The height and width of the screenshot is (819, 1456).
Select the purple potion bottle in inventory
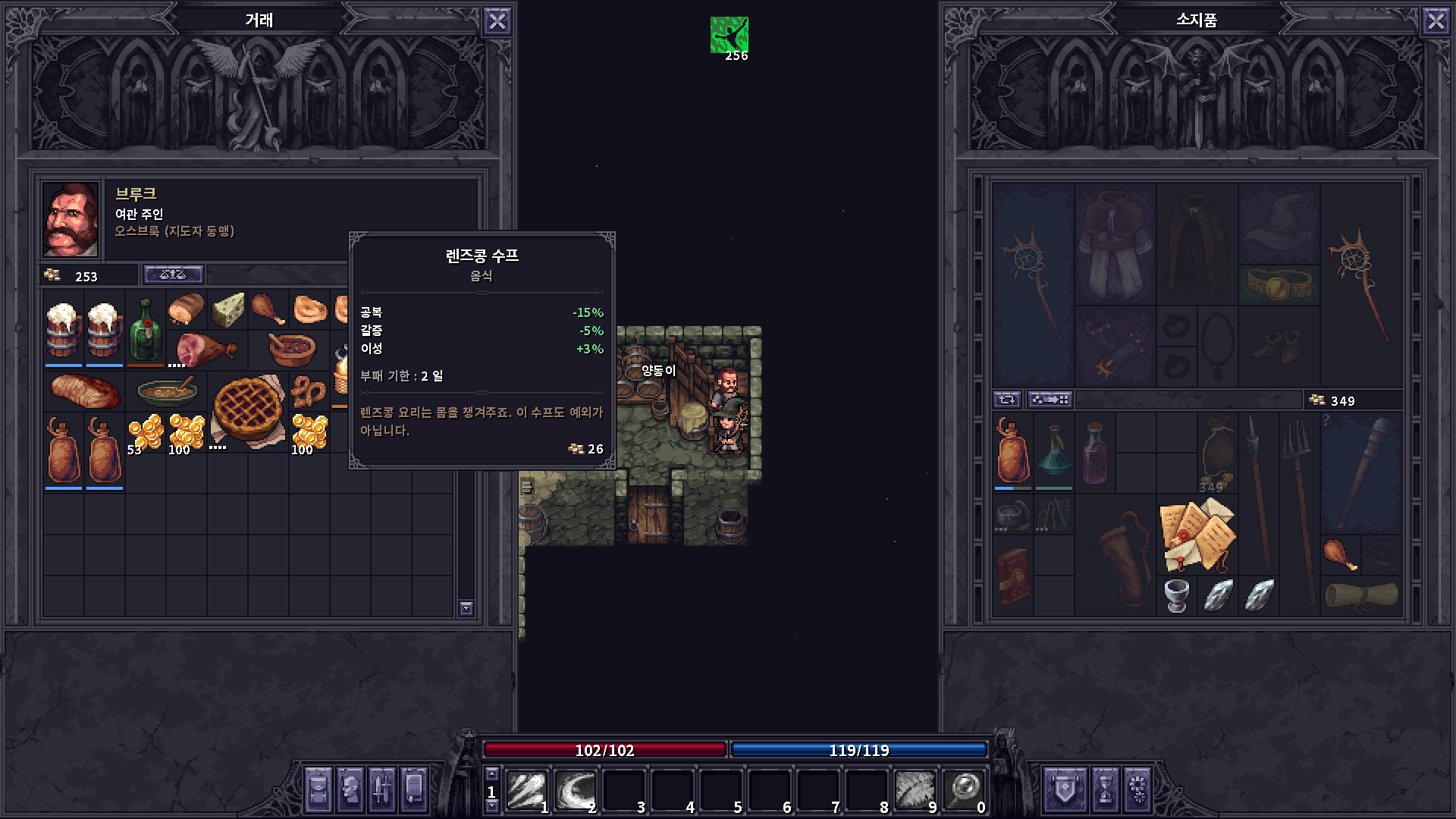[1094, 453]
